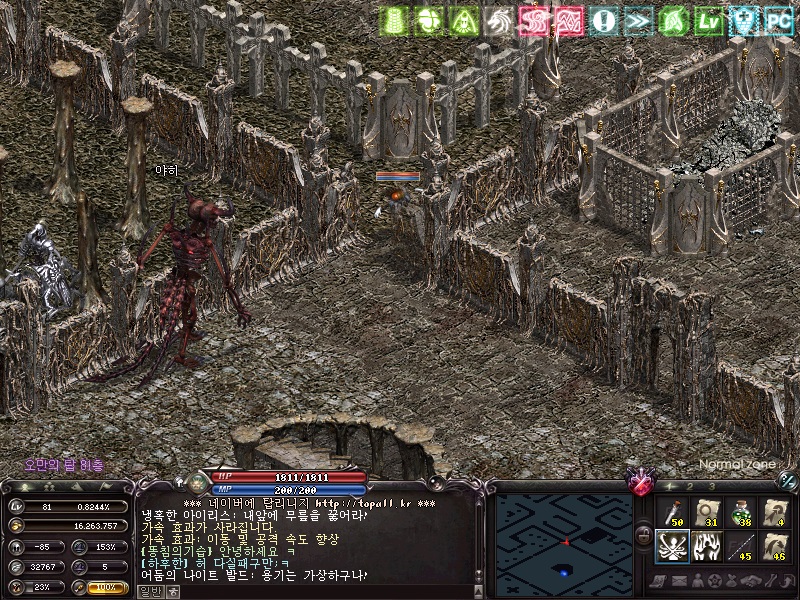Open the PC icon in the top bar

[777, 20]
